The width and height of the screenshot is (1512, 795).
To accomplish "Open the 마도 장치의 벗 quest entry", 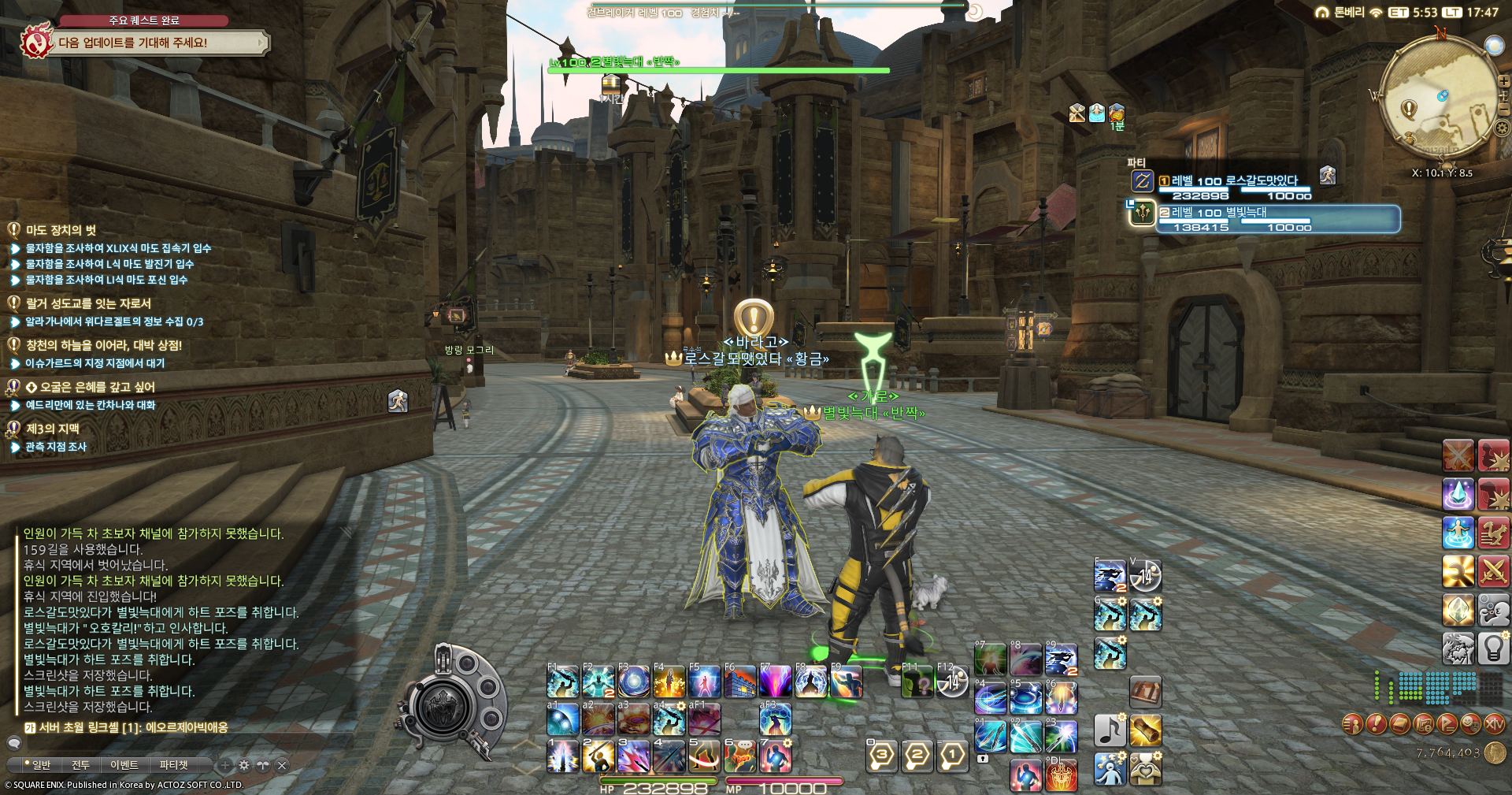I will (x=61, y=230).
